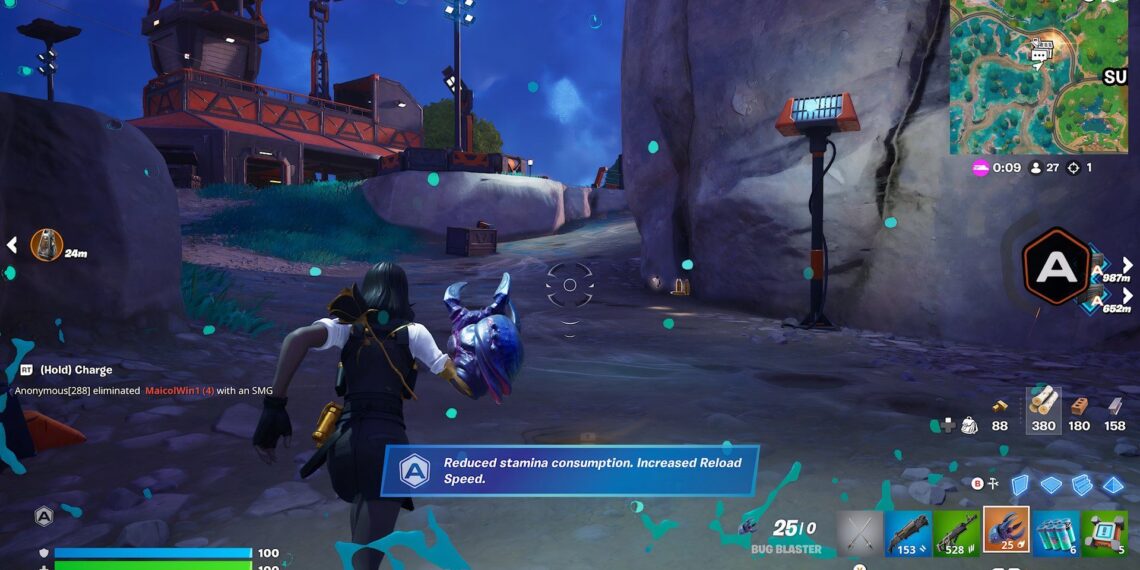This screenshot has height=570, width=1140.
Task: Choose the floor building piece
Action: 1051,485
